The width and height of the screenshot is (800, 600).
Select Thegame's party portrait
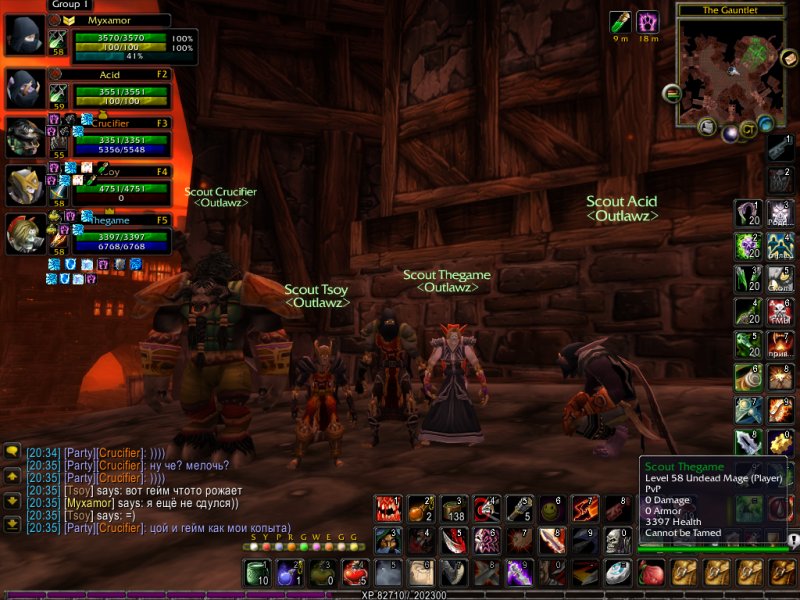[23, 234]
